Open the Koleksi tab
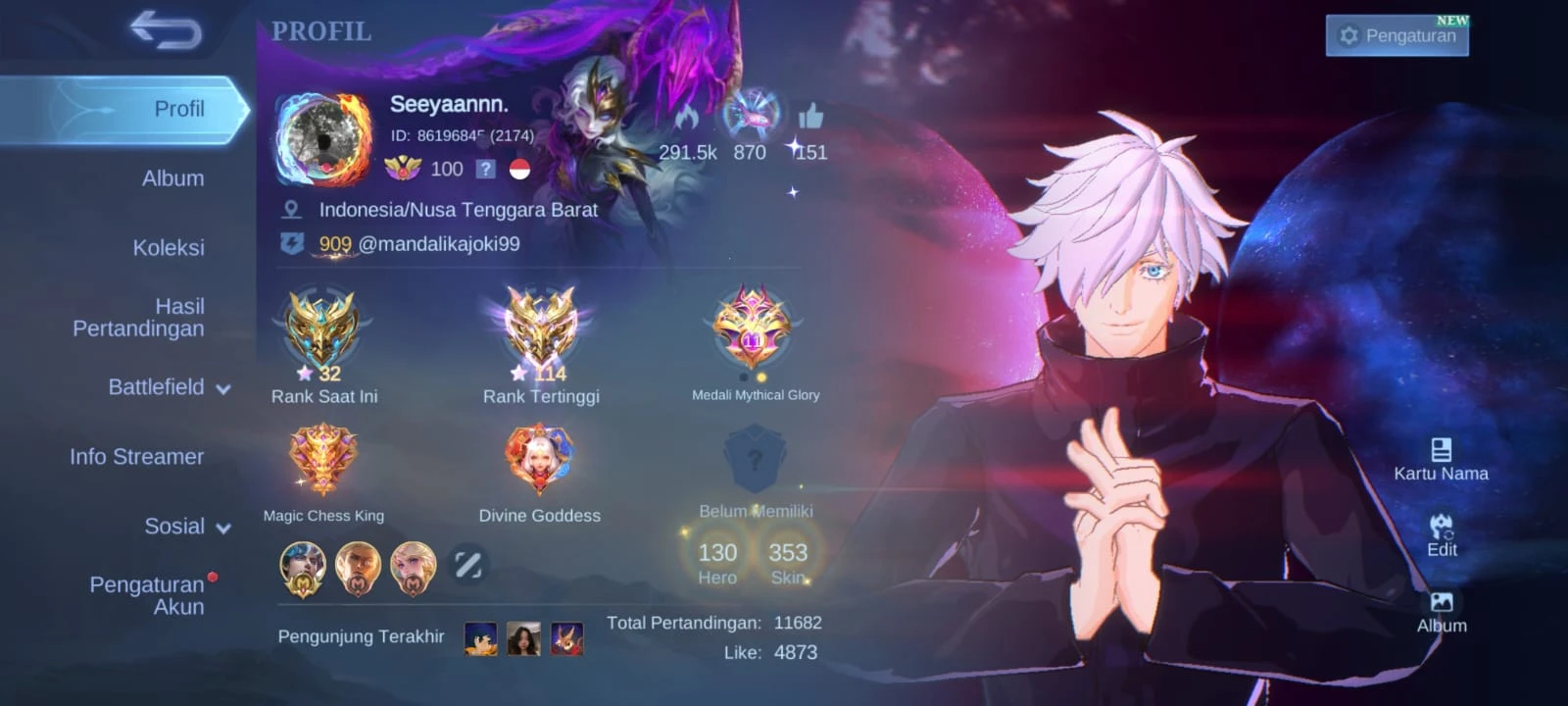This screenshot has width=1568, height=706. (169, 247)
